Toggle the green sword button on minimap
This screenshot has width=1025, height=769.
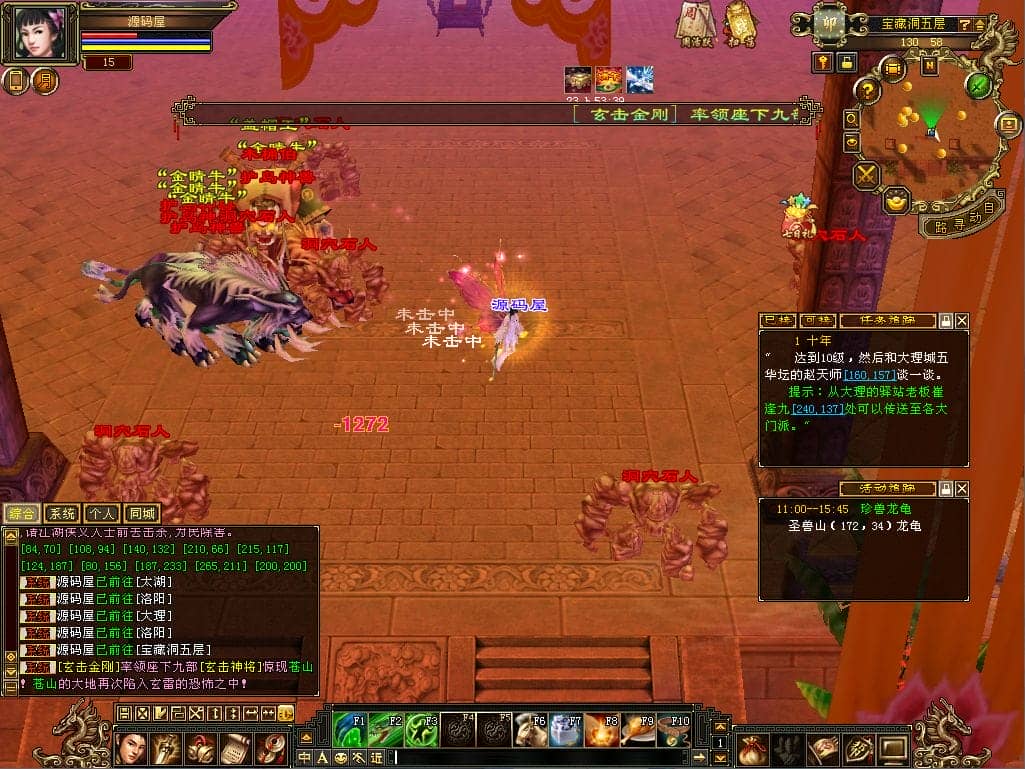click(978, 85)
